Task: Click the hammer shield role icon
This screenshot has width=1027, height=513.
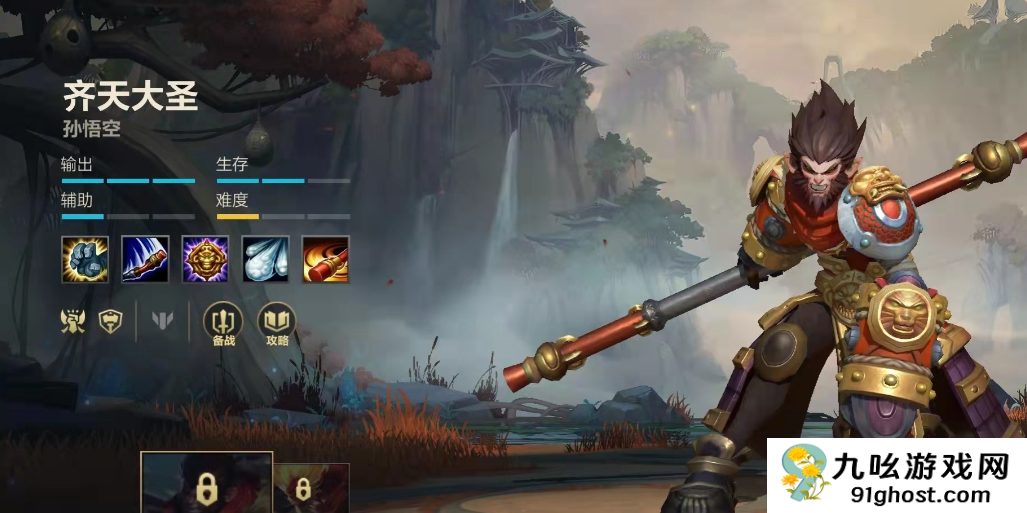Action: point(110,321)
